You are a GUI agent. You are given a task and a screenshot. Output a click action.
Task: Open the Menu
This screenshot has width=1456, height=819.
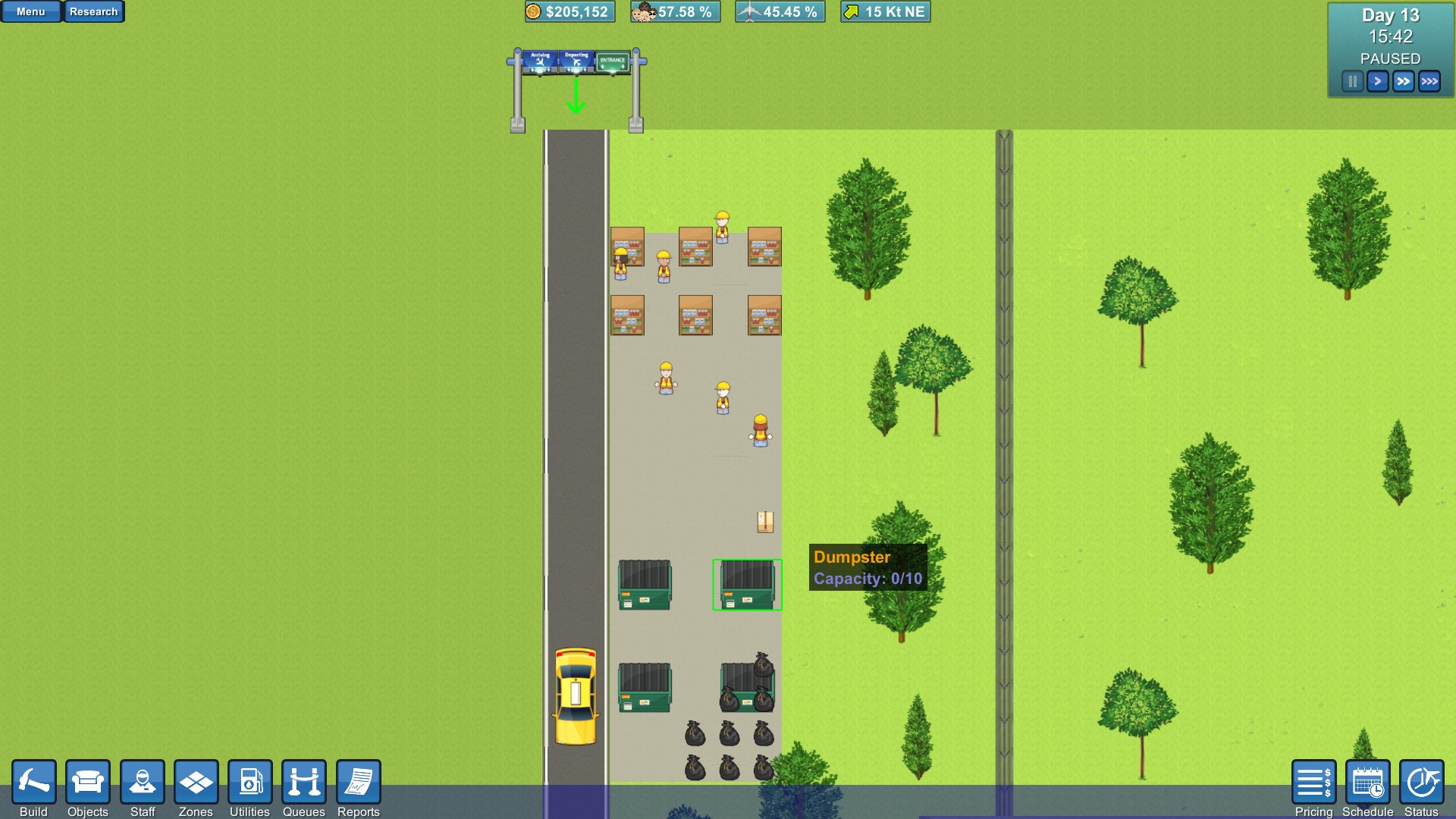pyautogui.click(x=30, y=11)
